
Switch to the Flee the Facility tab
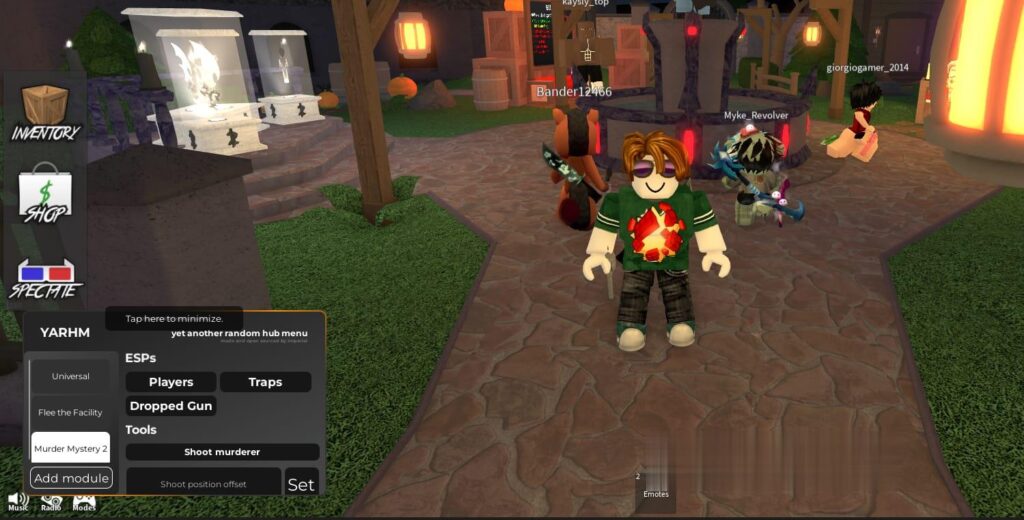click(x=70, y=412)
